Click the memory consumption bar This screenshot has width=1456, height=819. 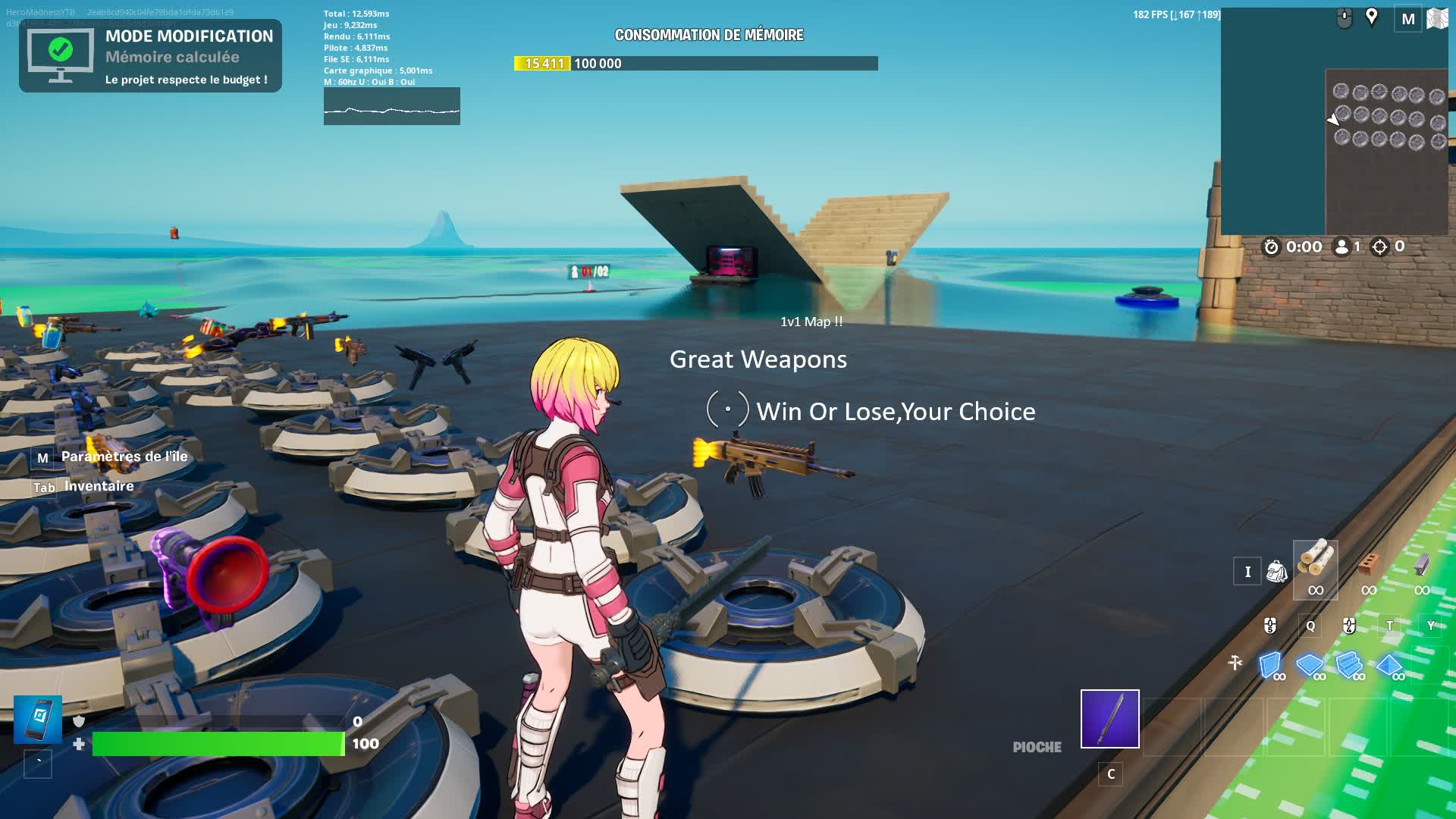pos(695,64)
